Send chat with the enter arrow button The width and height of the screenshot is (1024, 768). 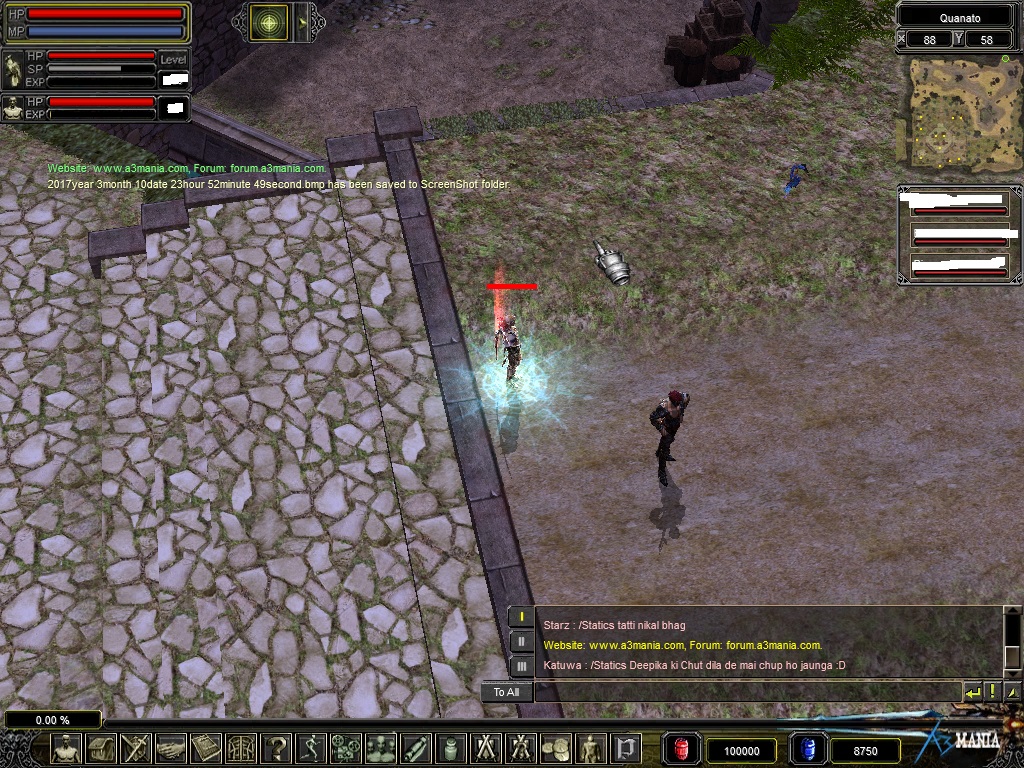972,692
